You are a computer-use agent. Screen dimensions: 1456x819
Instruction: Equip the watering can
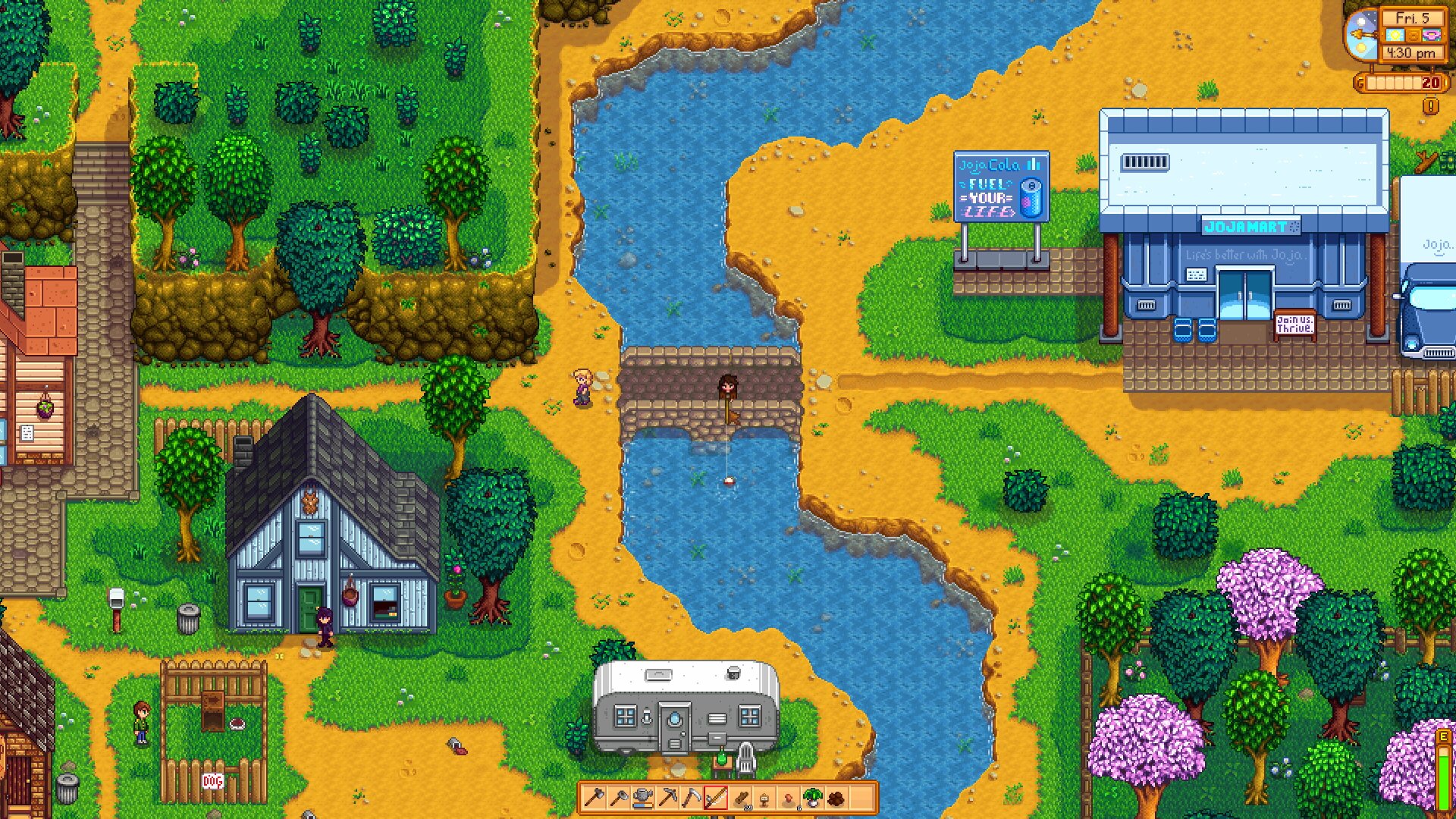642,798
